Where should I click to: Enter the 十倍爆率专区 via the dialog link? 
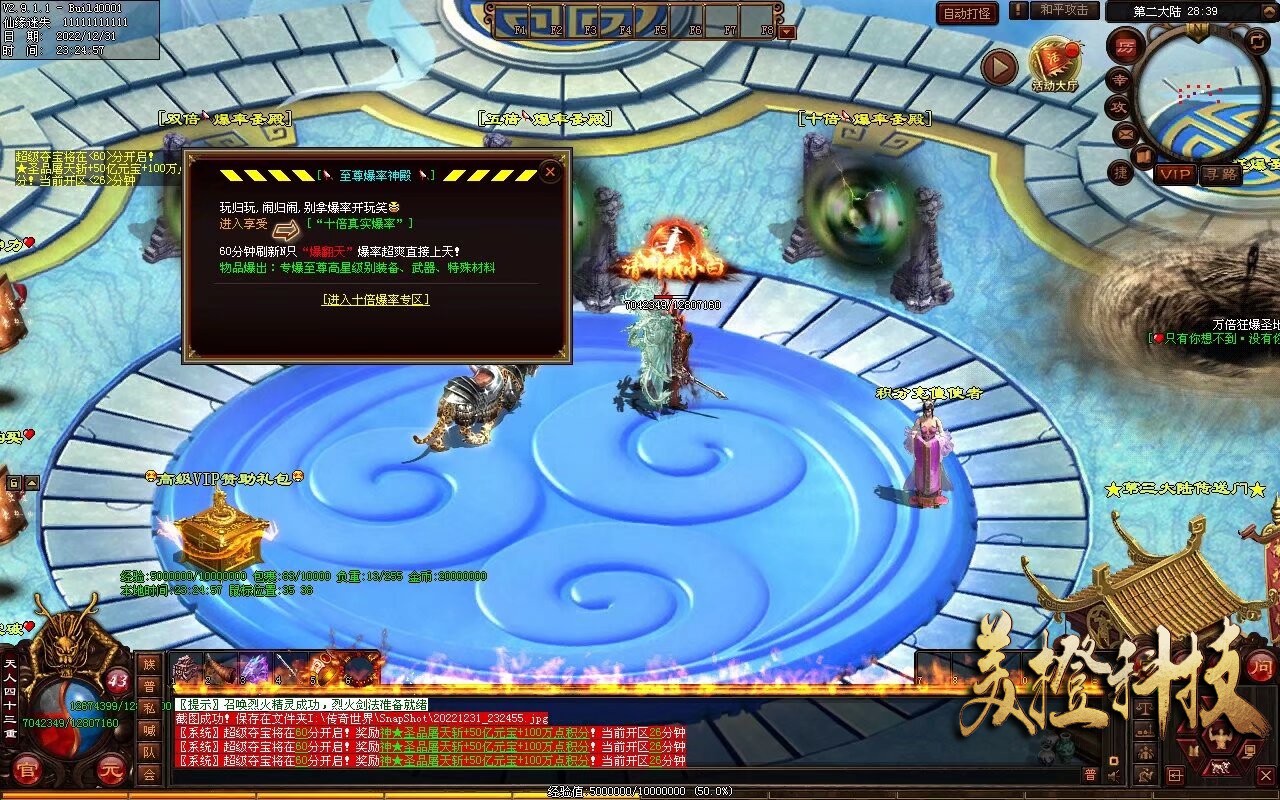(375, 299)
